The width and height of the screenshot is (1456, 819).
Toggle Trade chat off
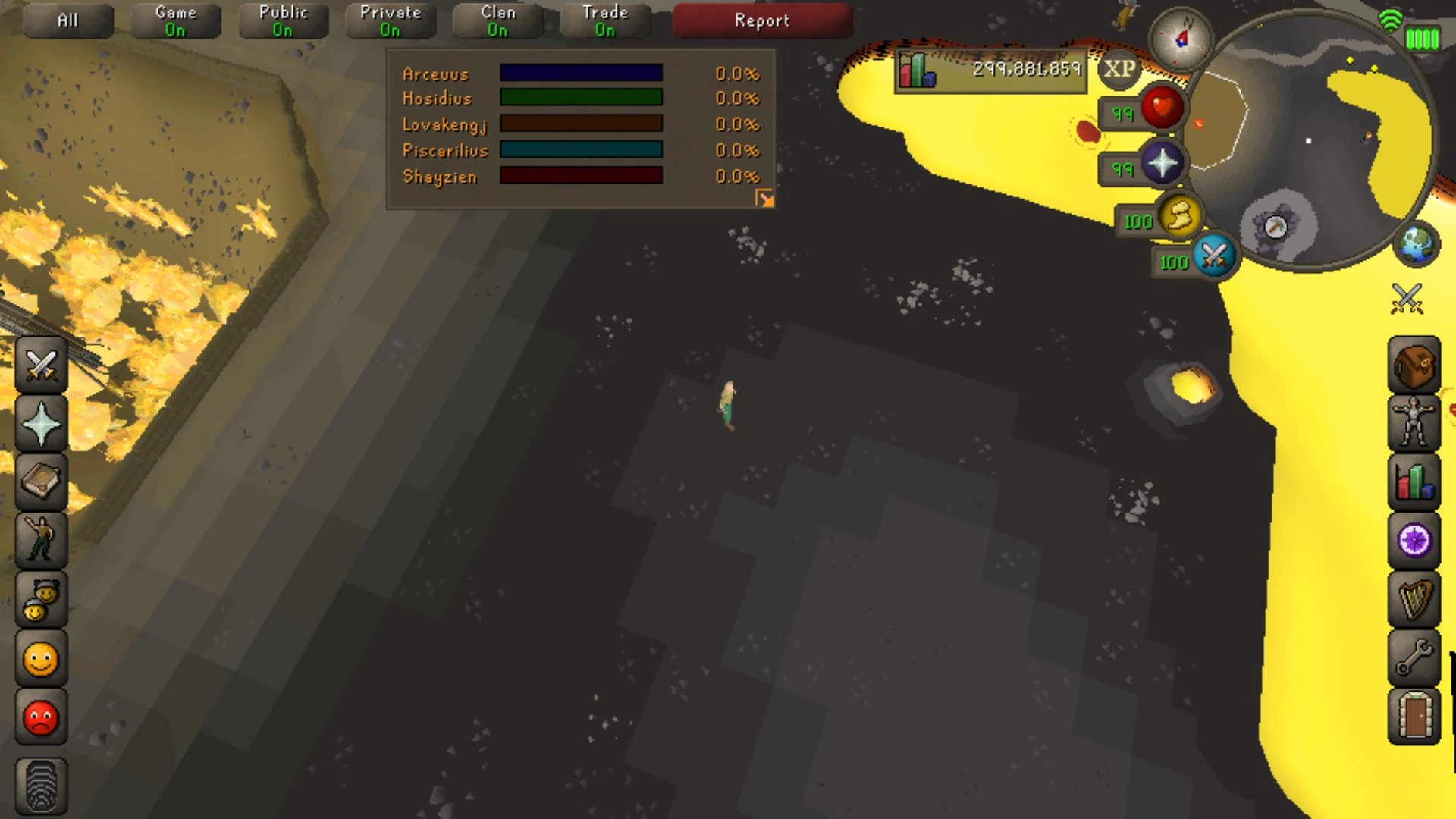click(604, 20)
